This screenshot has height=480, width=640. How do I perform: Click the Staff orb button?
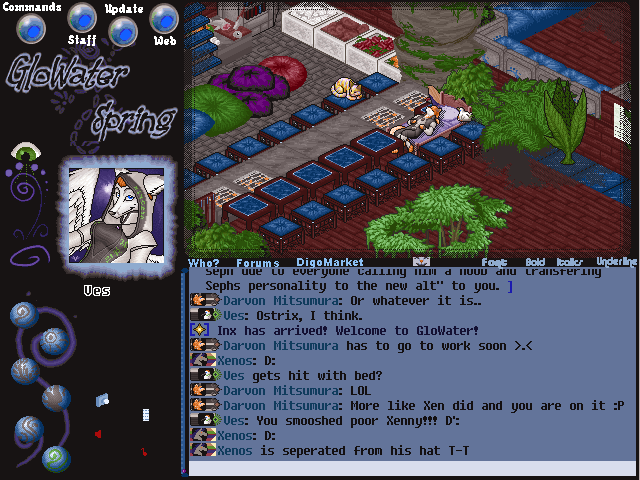pos(82,18)
